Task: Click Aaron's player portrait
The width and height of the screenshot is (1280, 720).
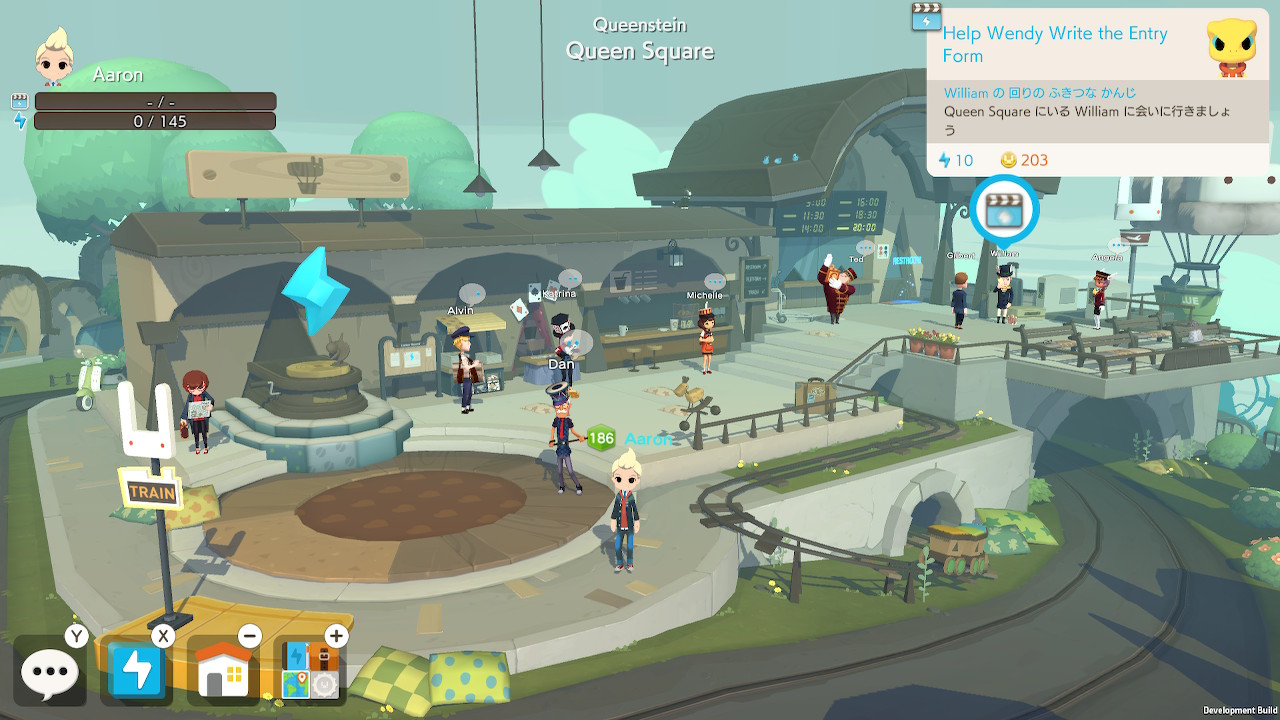Action: click(56, 58)
